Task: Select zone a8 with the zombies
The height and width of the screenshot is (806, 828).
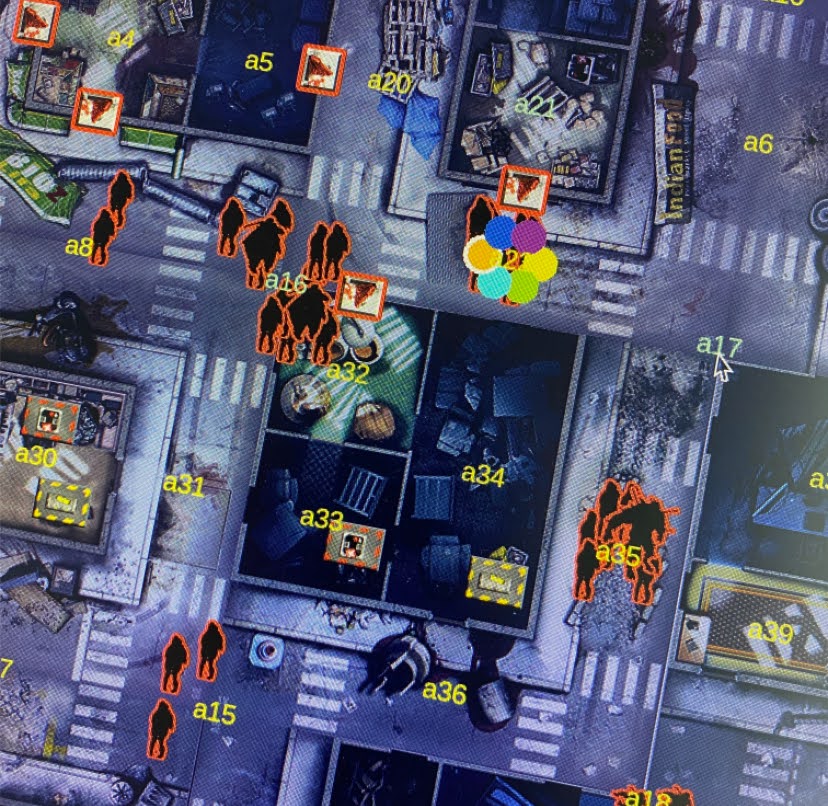Action: tap(78, 246)
